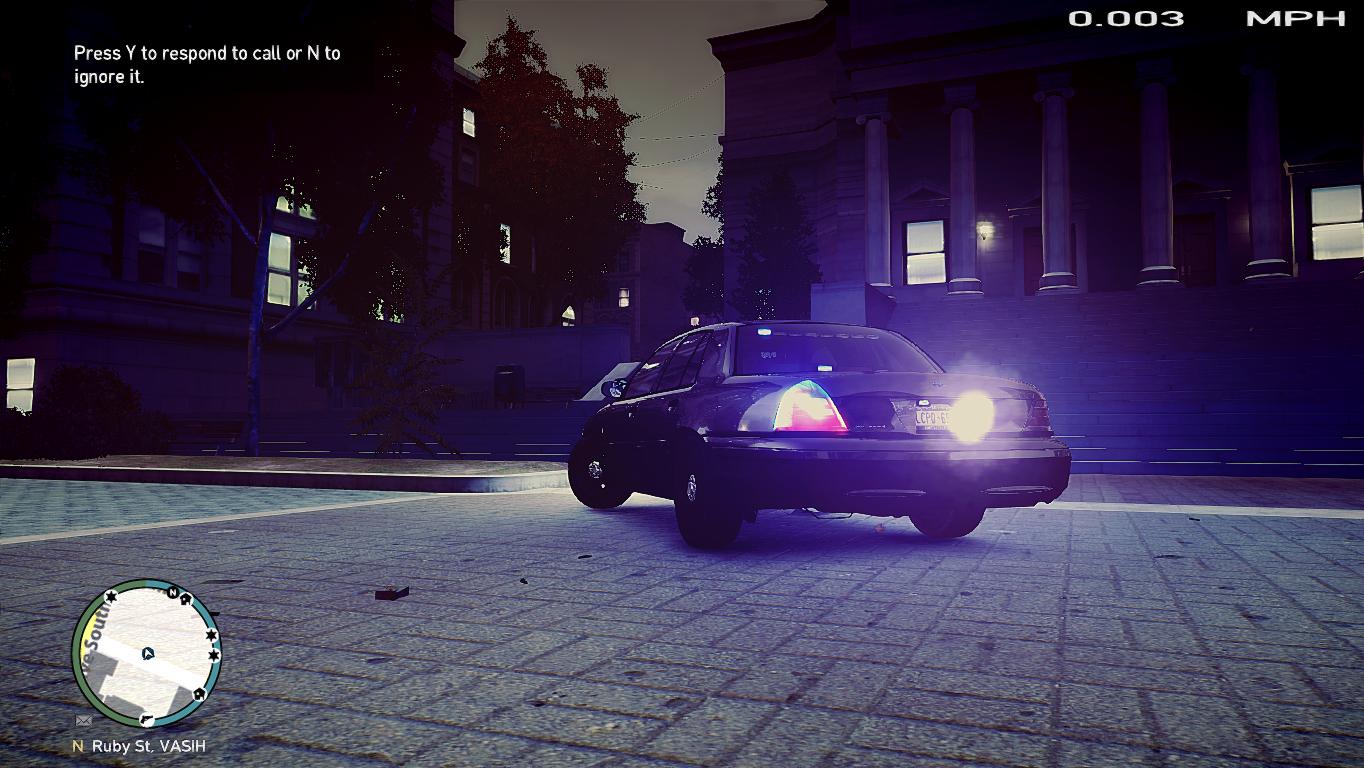Click the circular minimap radar
This screenshot has height=768, width=1364.
click(x=146, y=655)
